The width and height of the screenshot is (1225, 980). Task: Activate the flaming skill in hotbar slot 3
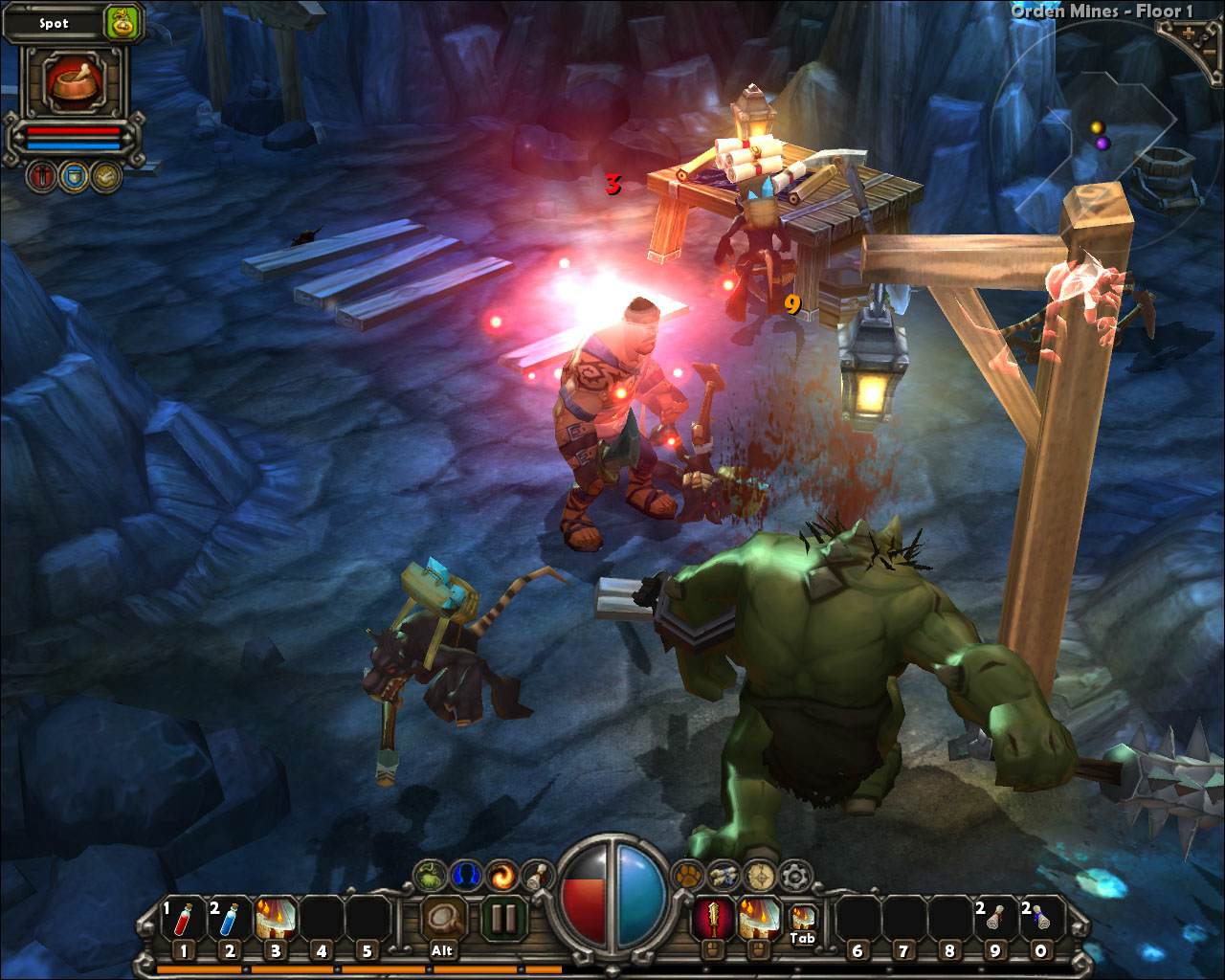point(276,919)
